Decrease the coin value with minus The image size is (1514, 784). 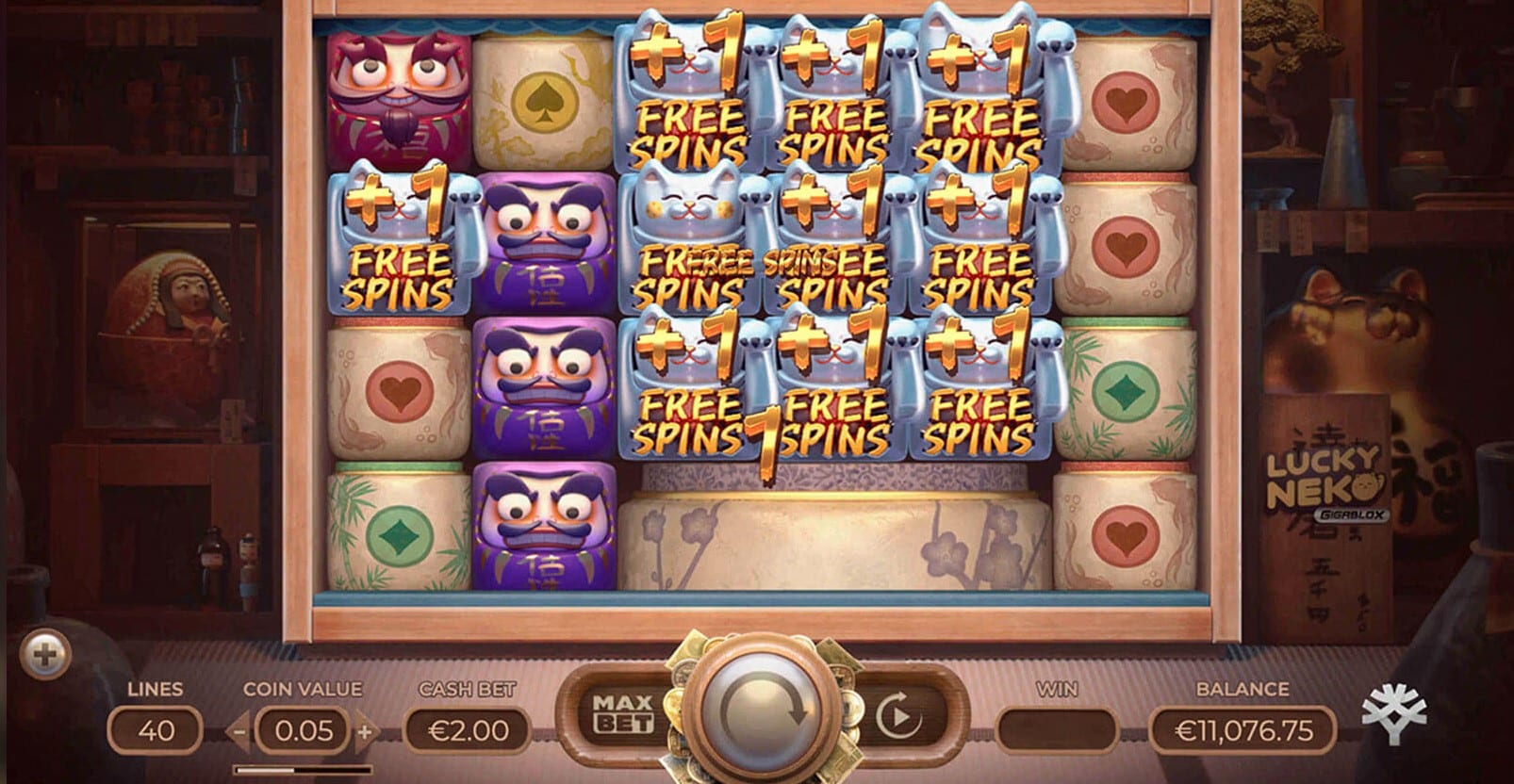(240, 730)
